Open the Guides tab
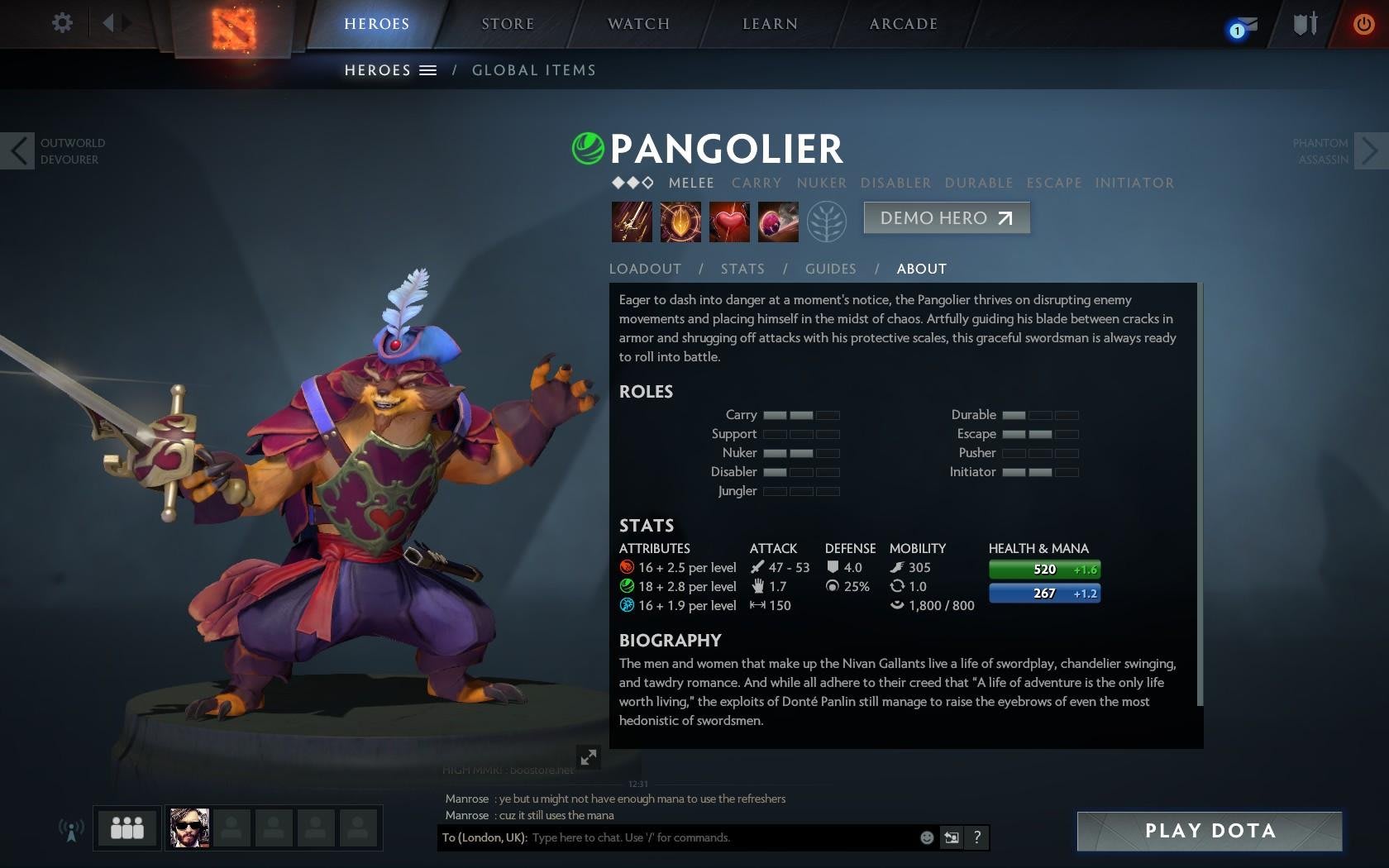This screenshot has height=868, width=1389. pos(830,269)
